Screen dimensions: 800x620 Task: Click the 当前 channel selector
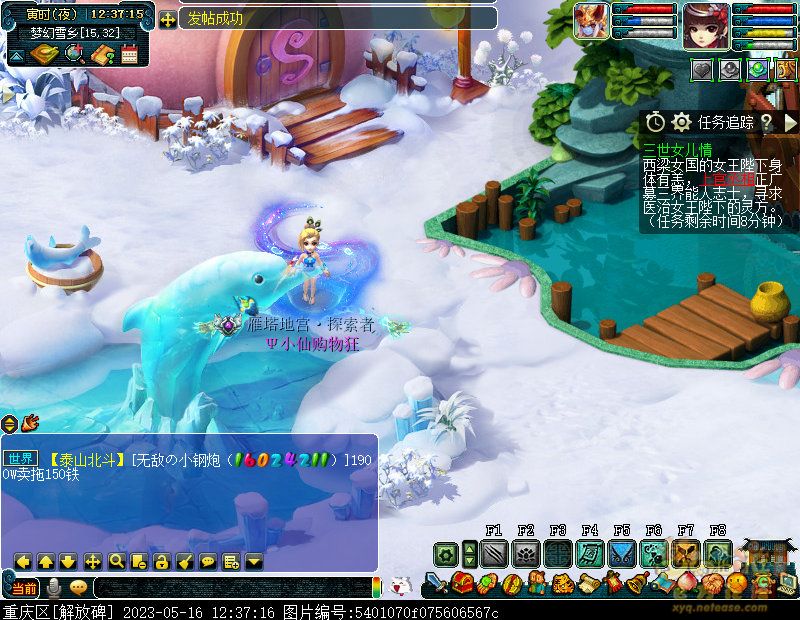25,587
